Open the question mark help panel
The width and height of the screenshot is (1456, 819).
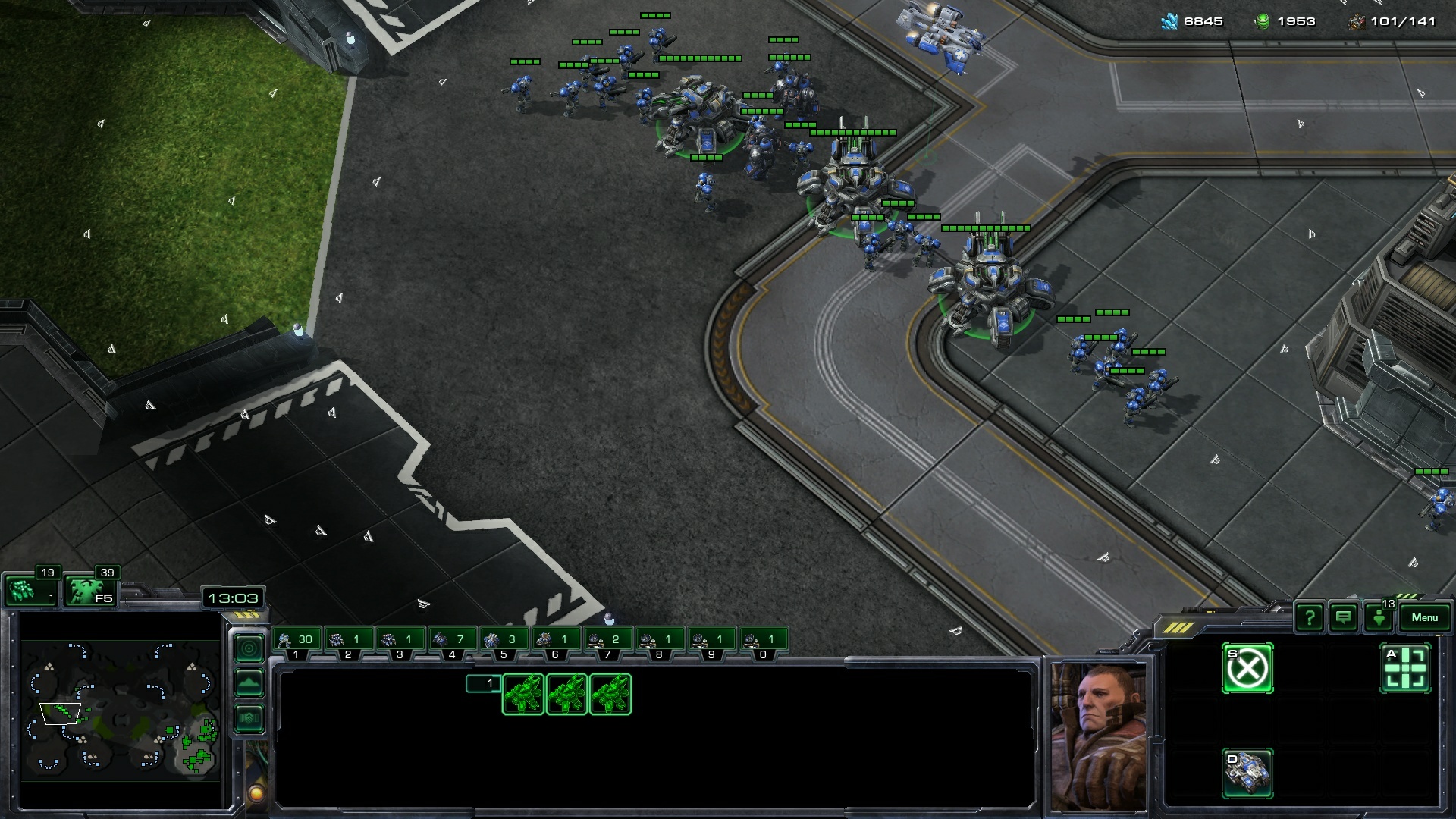click(1309, 618)
